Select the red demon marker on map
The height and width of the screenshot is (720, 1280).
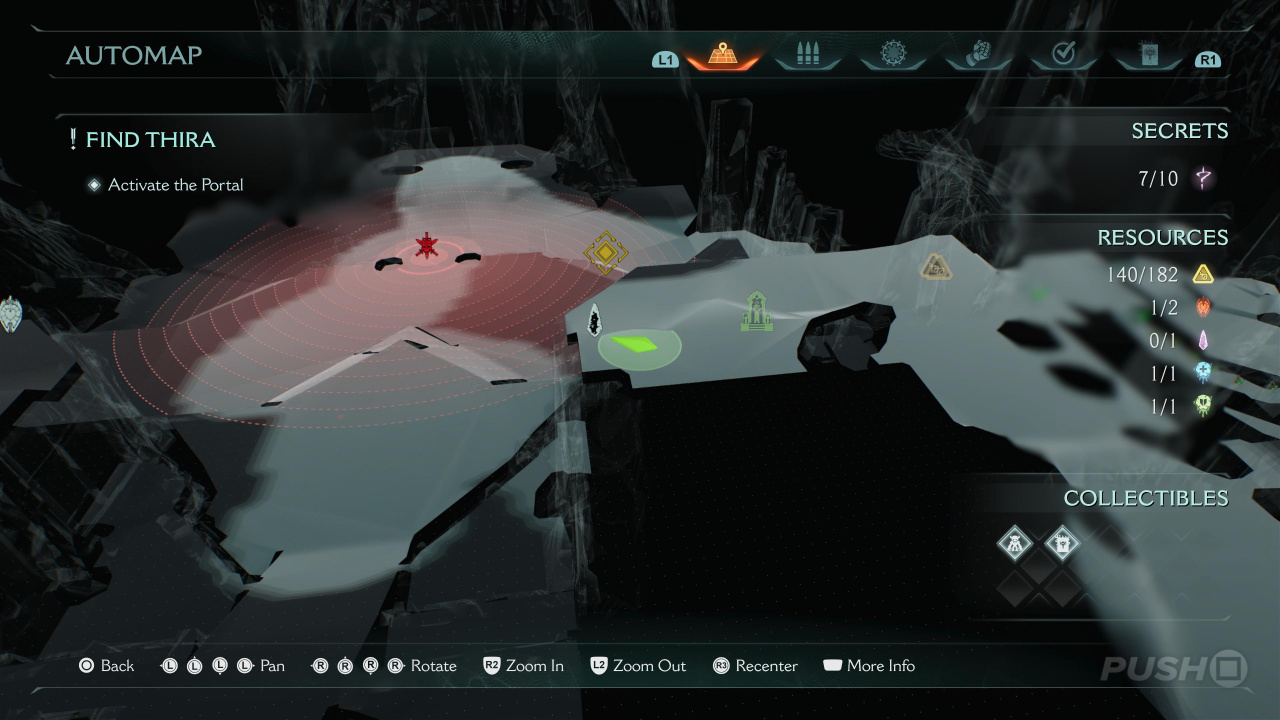point(428,246)
